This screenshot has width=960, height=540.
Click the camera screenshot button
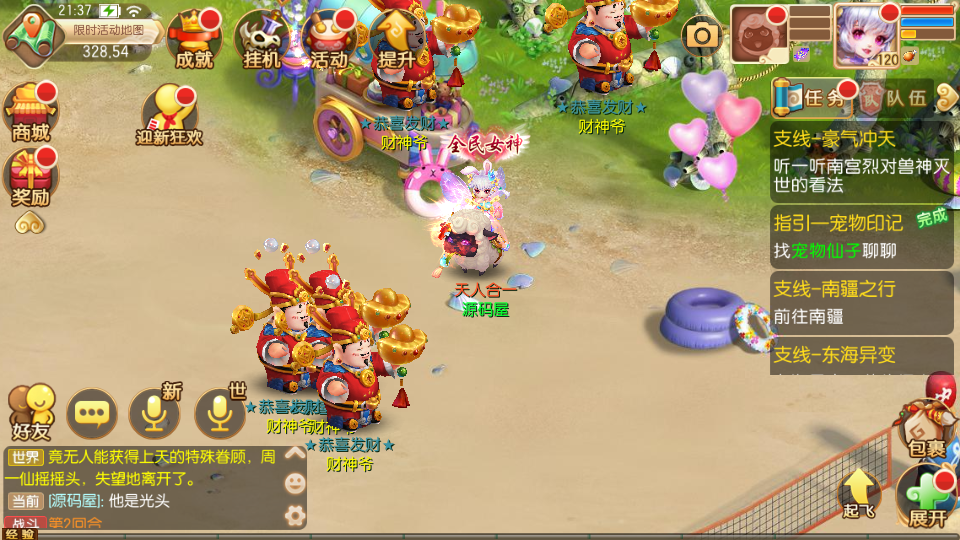pyautogui.click(x=702, y=36)
